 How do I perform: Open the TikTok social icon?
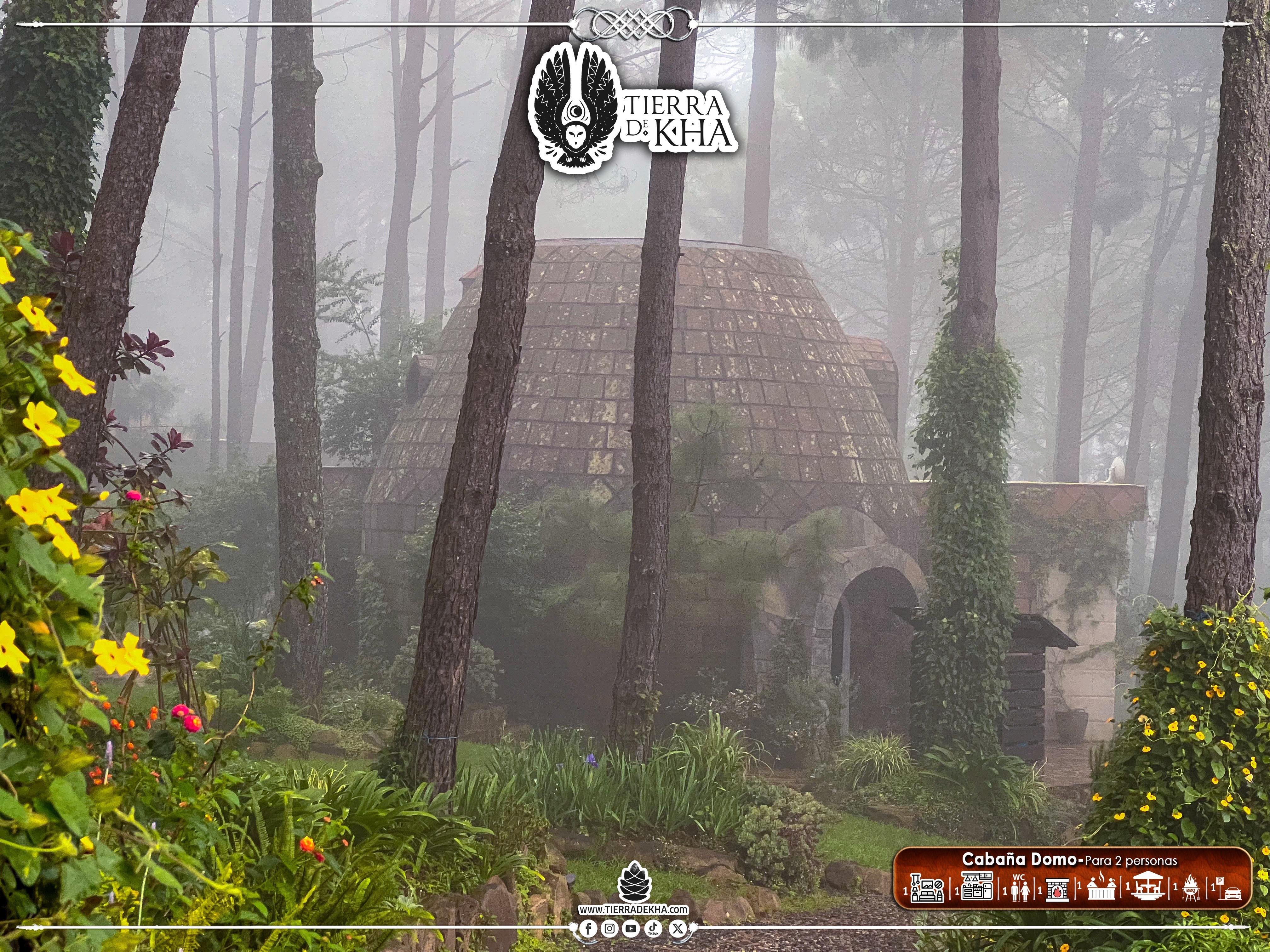click(x=653, y=929)
